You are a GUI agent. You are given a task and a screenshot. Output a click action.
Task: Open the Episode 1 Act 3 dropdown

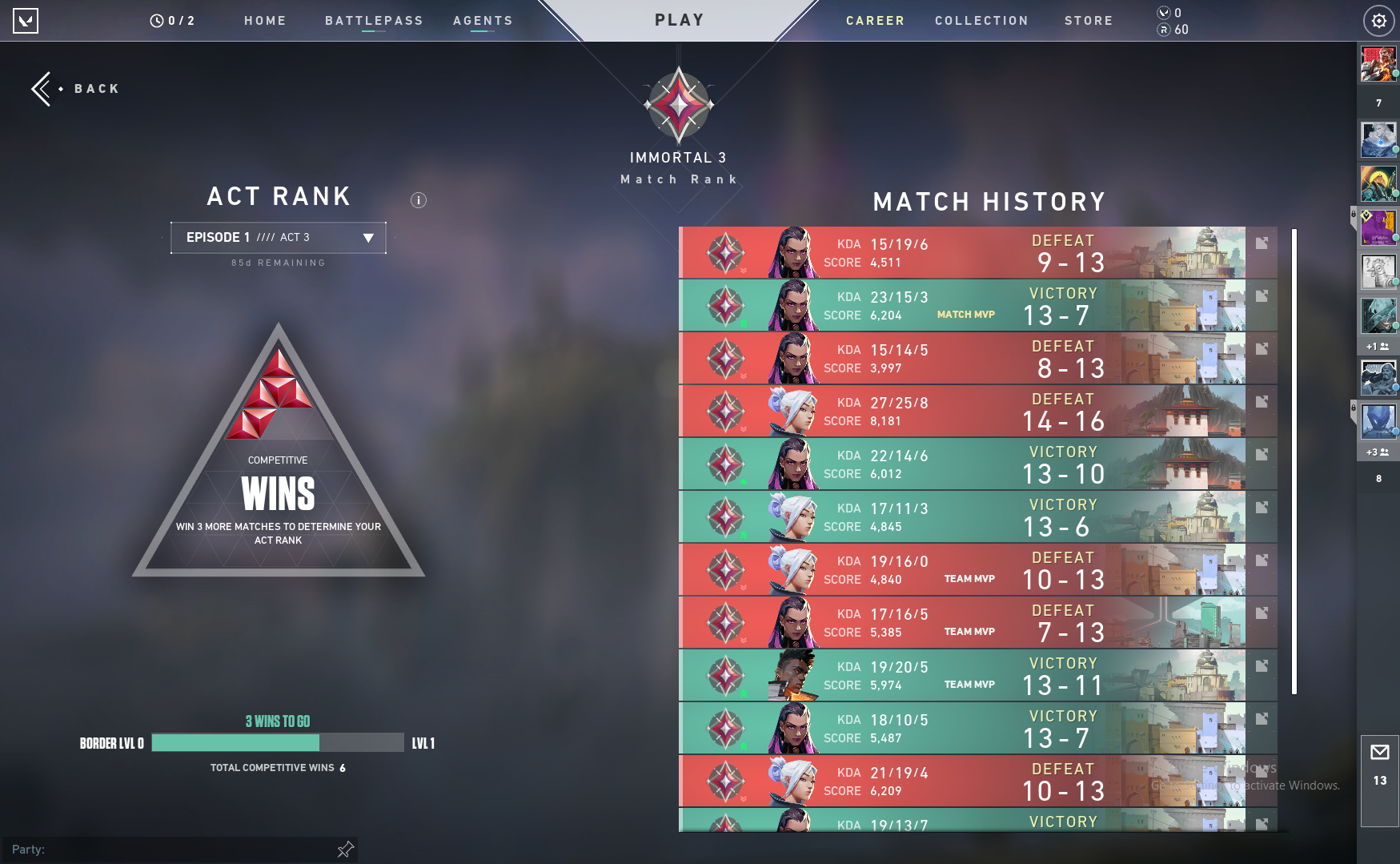click(x=276, y=237)
